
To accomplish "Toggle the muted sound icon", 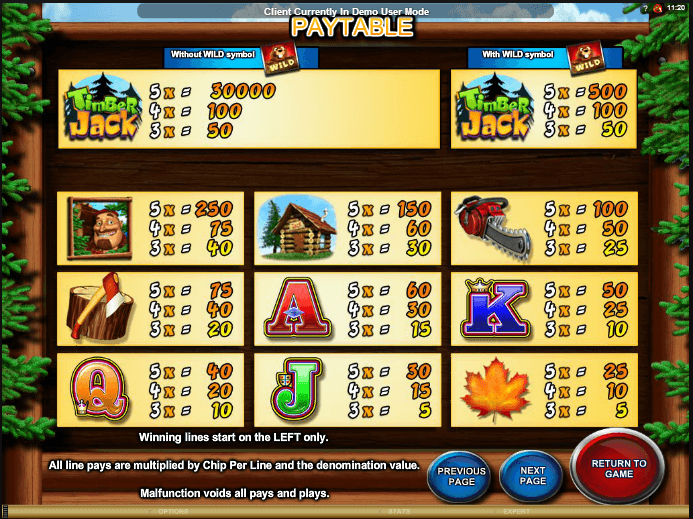I will click(659, 6).
